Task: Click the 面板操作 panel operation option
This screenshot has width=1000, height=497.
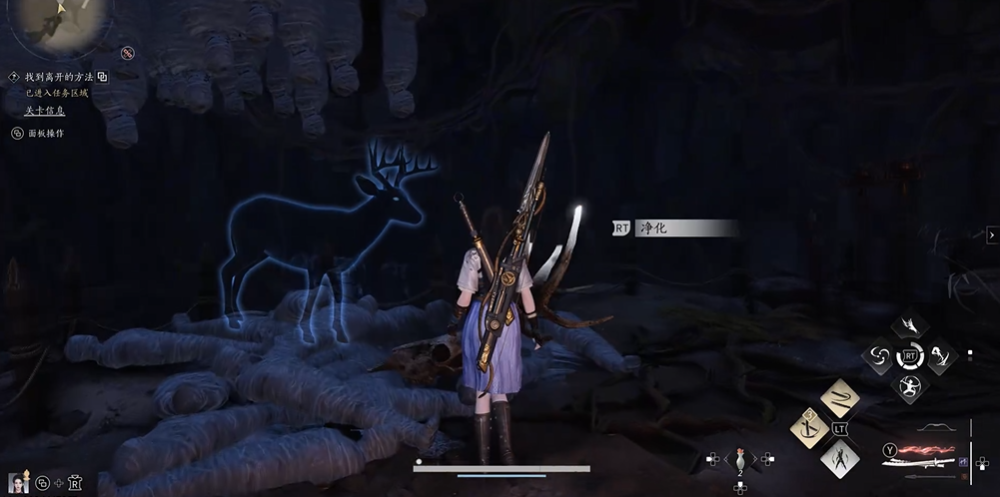Action: click(x=45, y=133)
